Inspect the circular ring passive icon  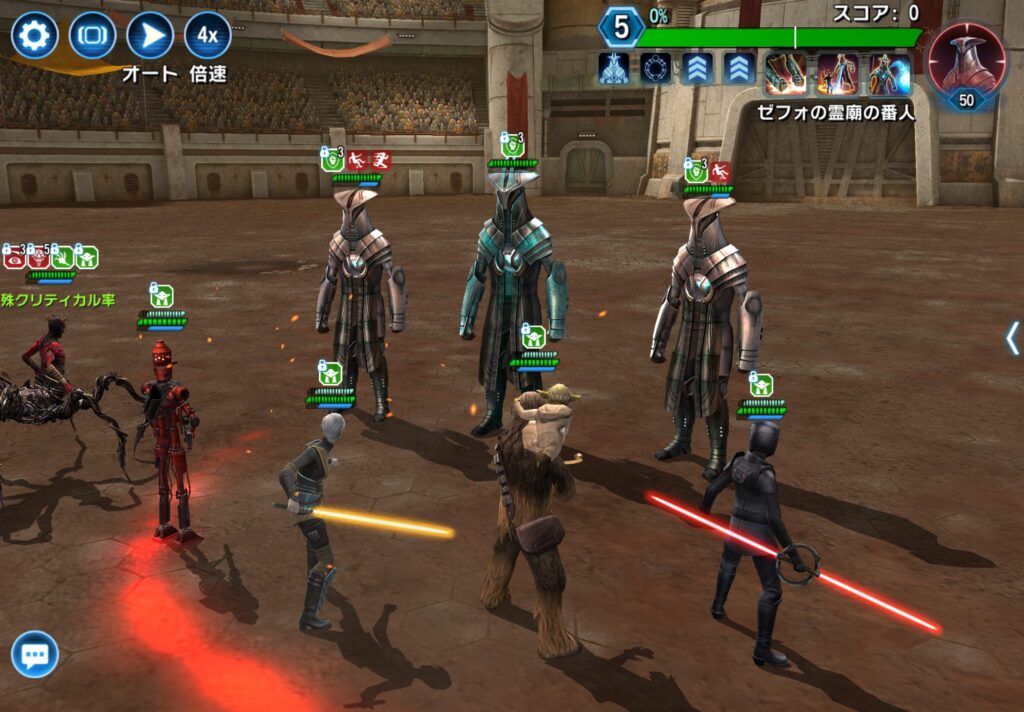tap(655, 68)
